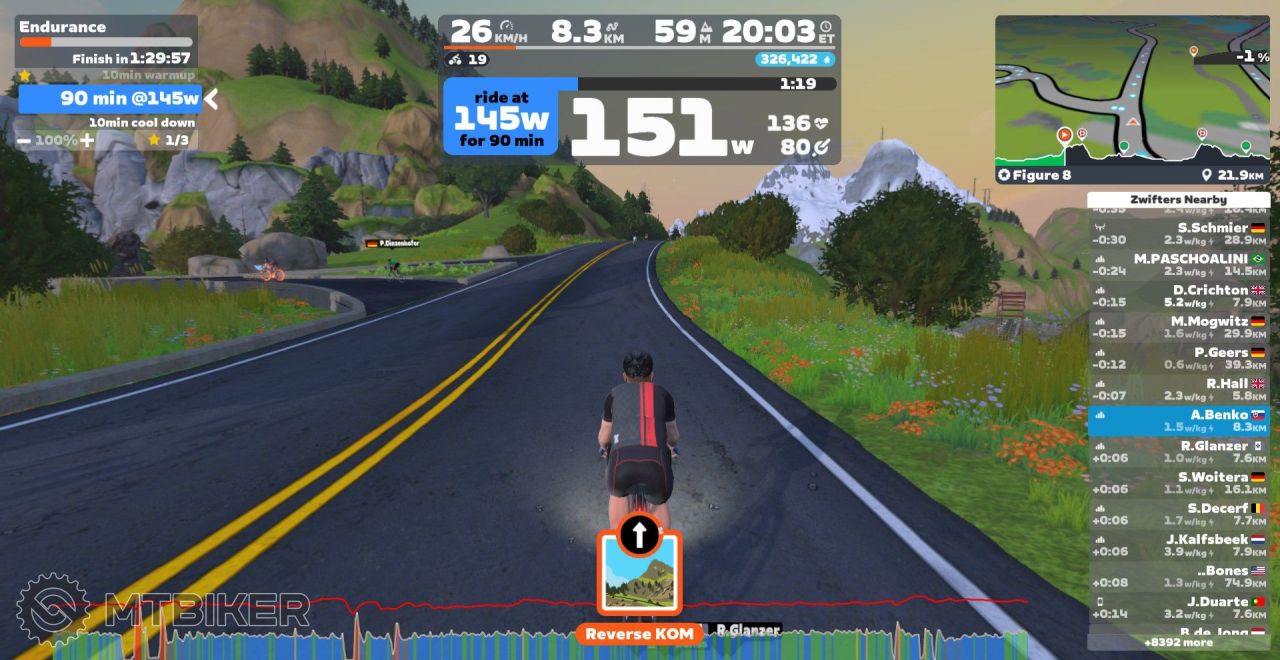This screenshot has height=660, width=1280.
Task: Open the minimap view
Action: tap(1131, 90)
